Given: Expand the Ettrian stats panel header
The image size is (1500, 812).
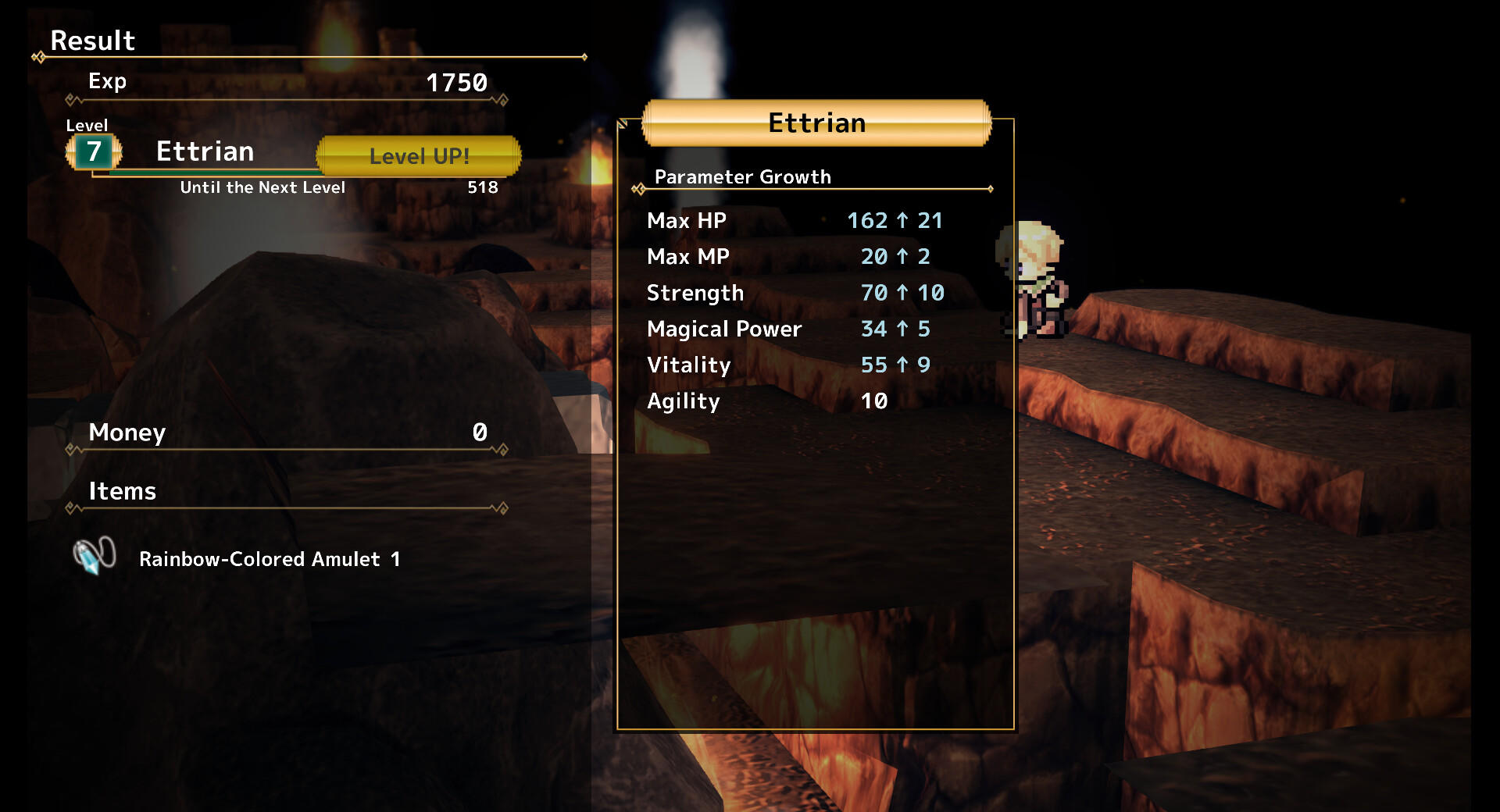Looking at the screenshot, I should (815, 123).
